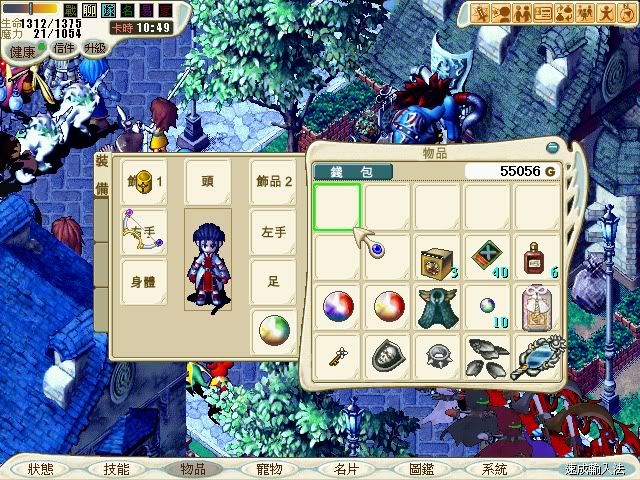
Task: Select the skull shield in inventory
Action: [x=388, y=354]
